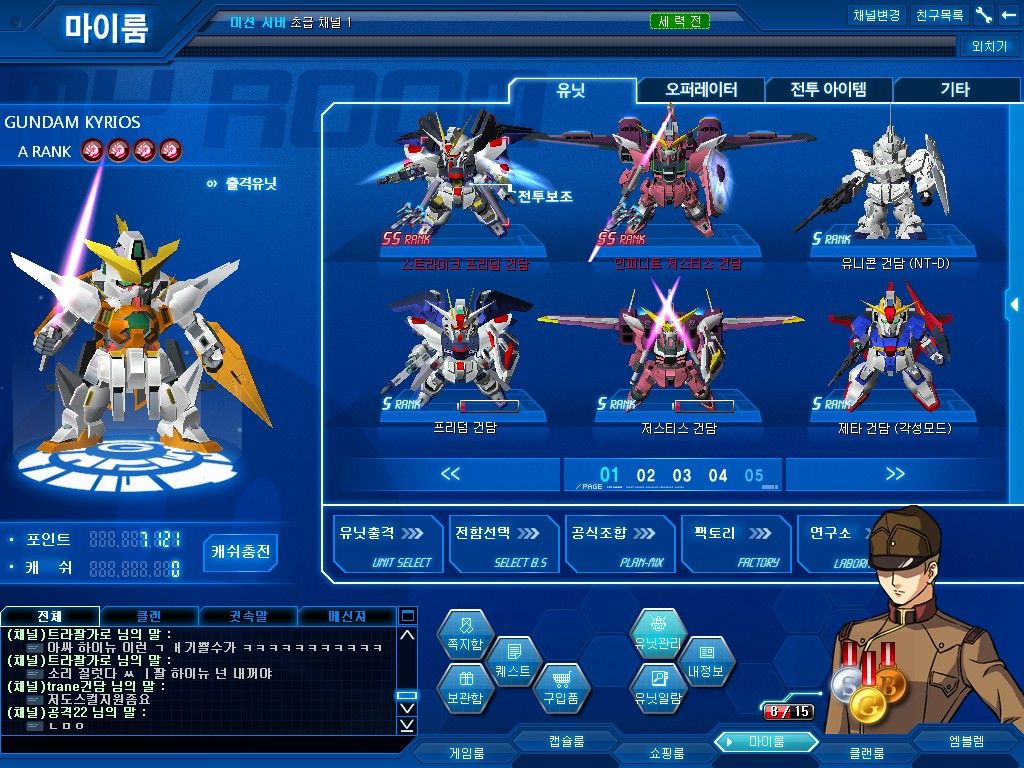This screenshot has height=768, width=1024.
Task: Open the 전투 아이템 tab
Action: (828, 90)
